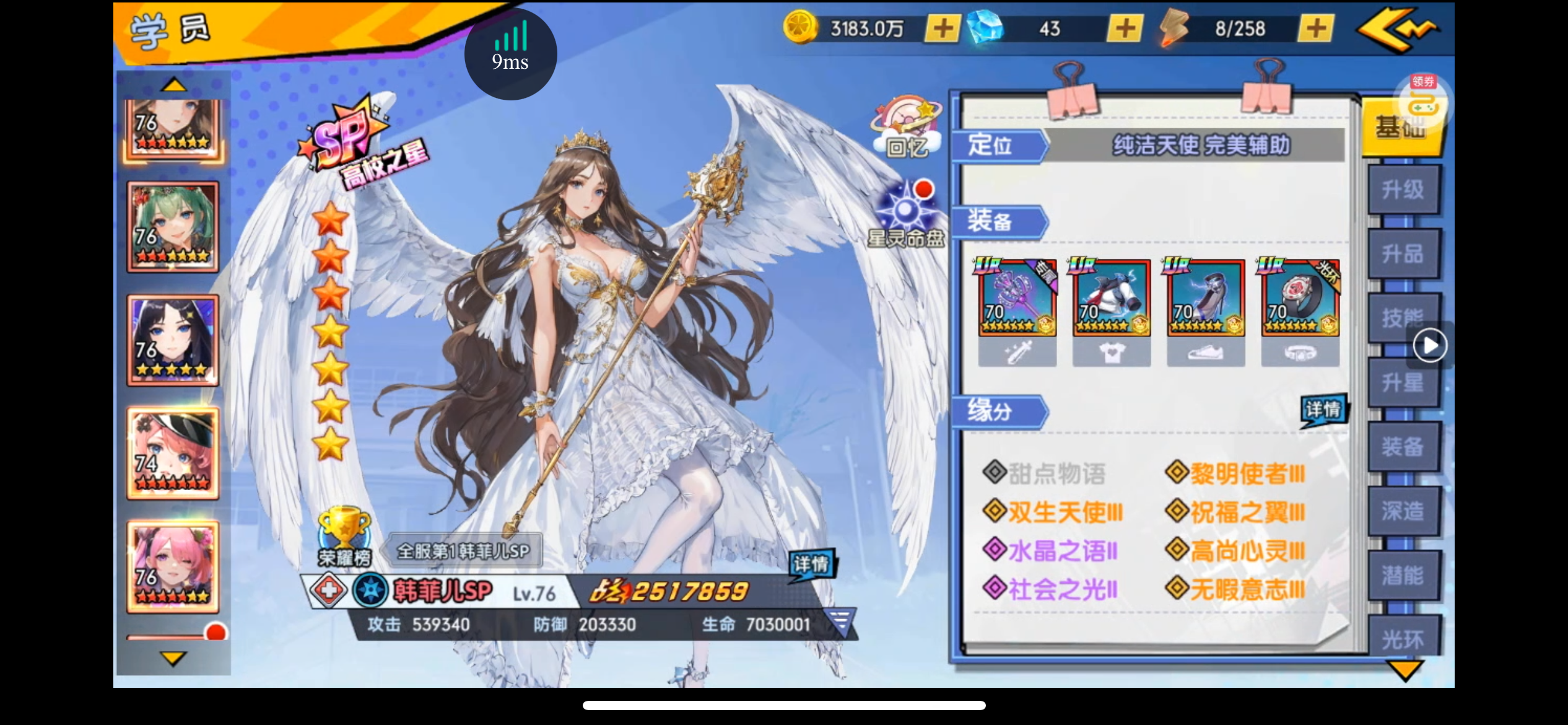
Task: Switch to the 升品 tab
Action: pos(1403,254)
